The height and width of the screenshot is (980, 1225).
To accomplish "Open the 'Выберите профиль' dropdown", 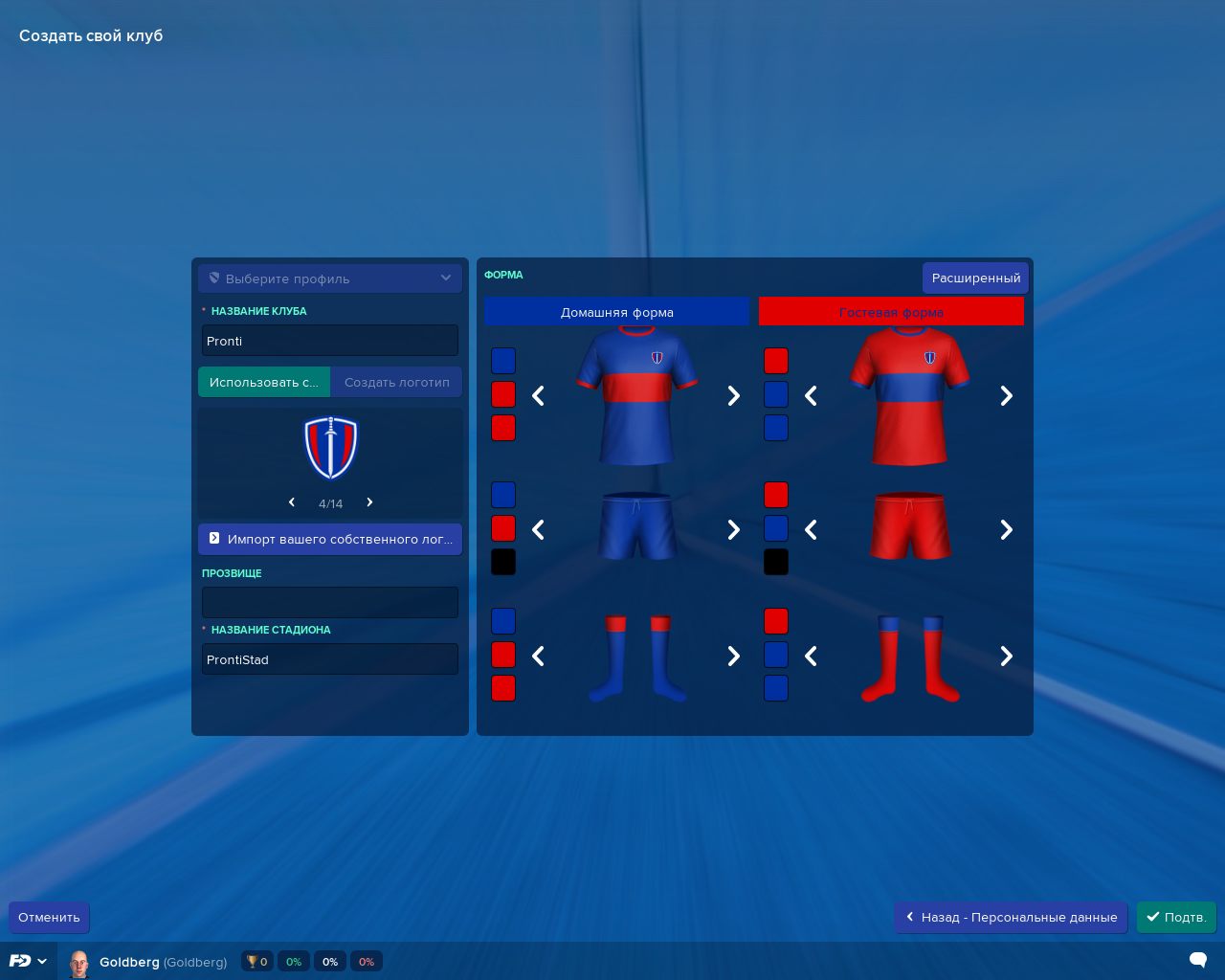I will point(329,278).
